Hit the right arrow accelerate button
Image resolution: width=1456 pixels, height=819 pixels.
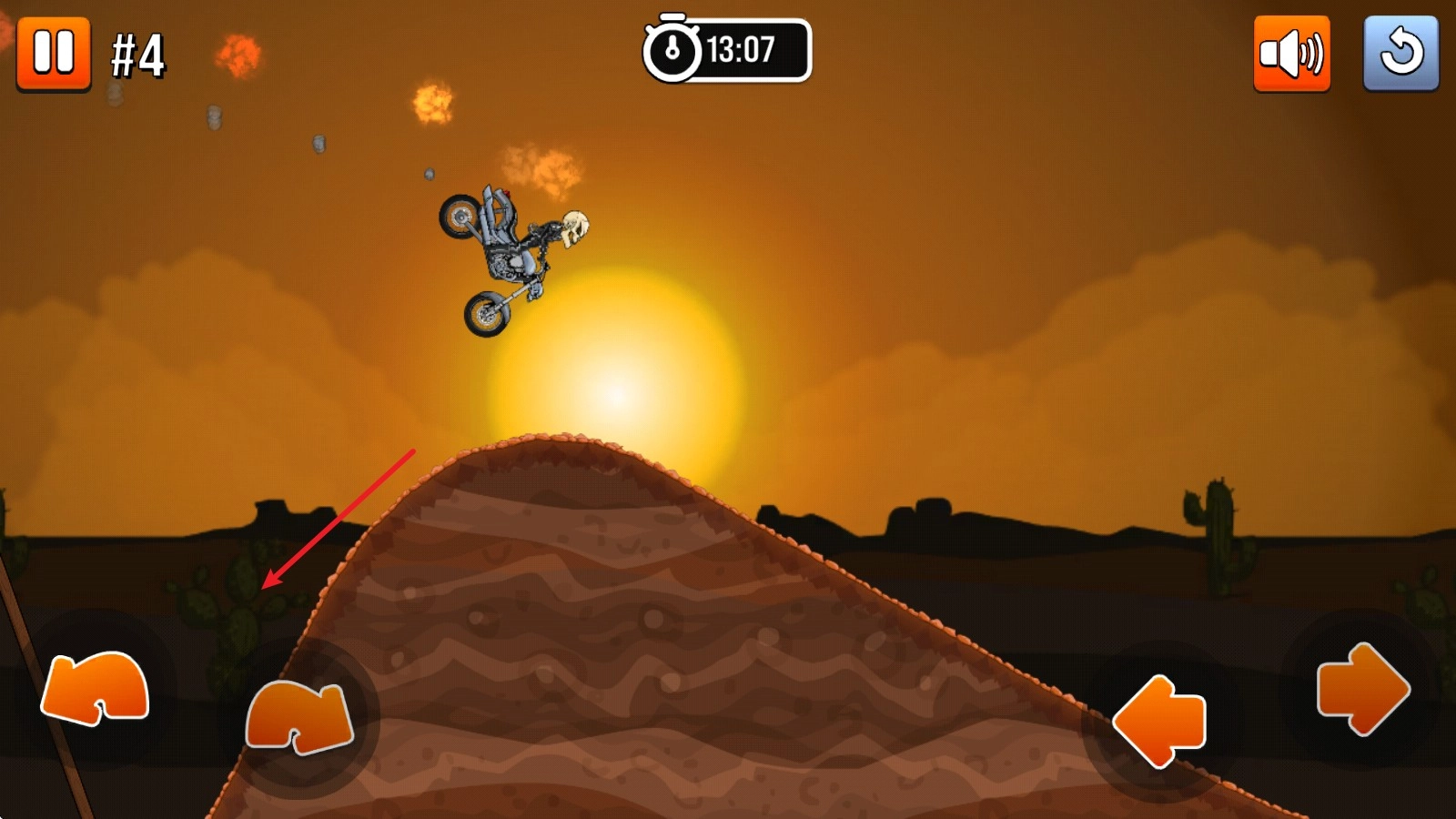(x=1362, y=689)
